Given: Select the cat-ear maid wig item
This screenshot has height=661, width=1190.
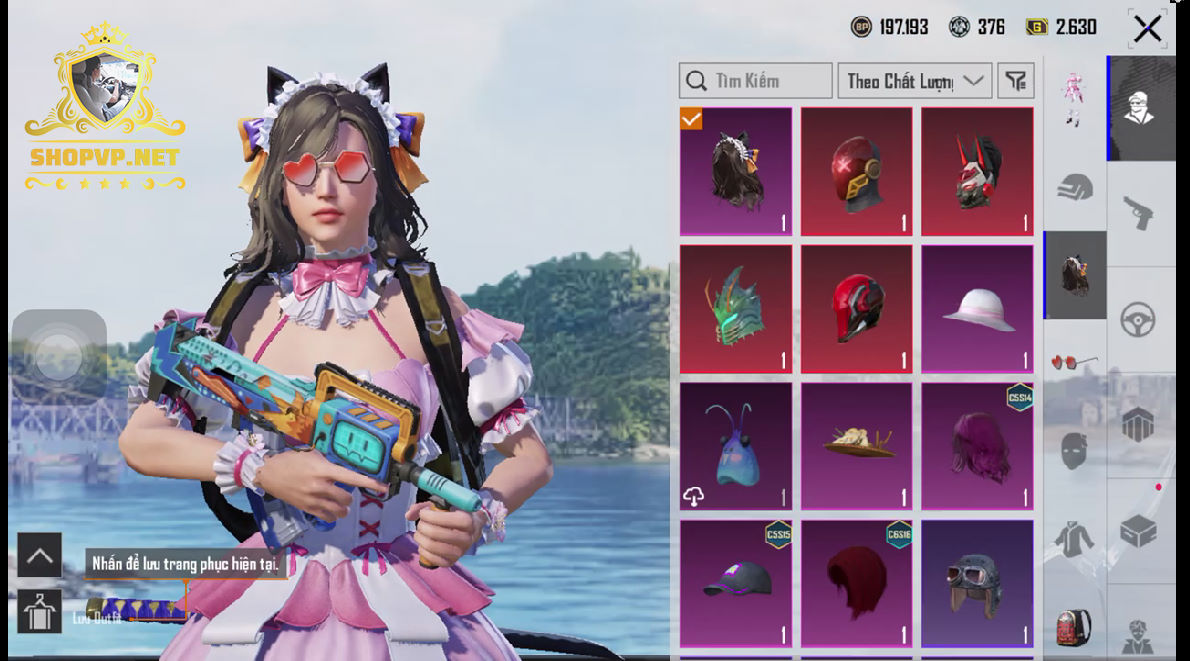Looking at the screenshot, I should click(x=736, y=172).
